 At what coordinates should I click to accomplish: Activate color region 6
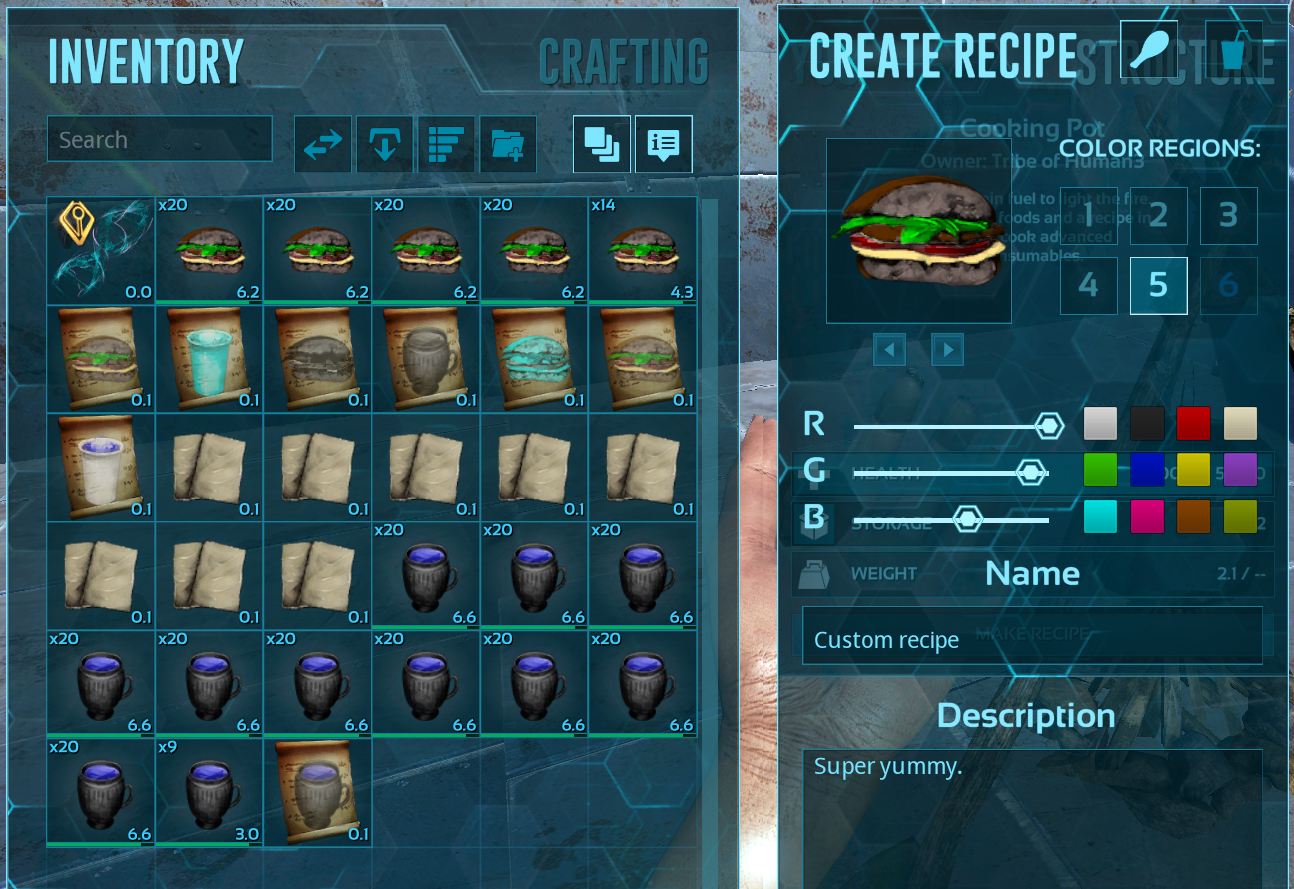click(1228, 285)
